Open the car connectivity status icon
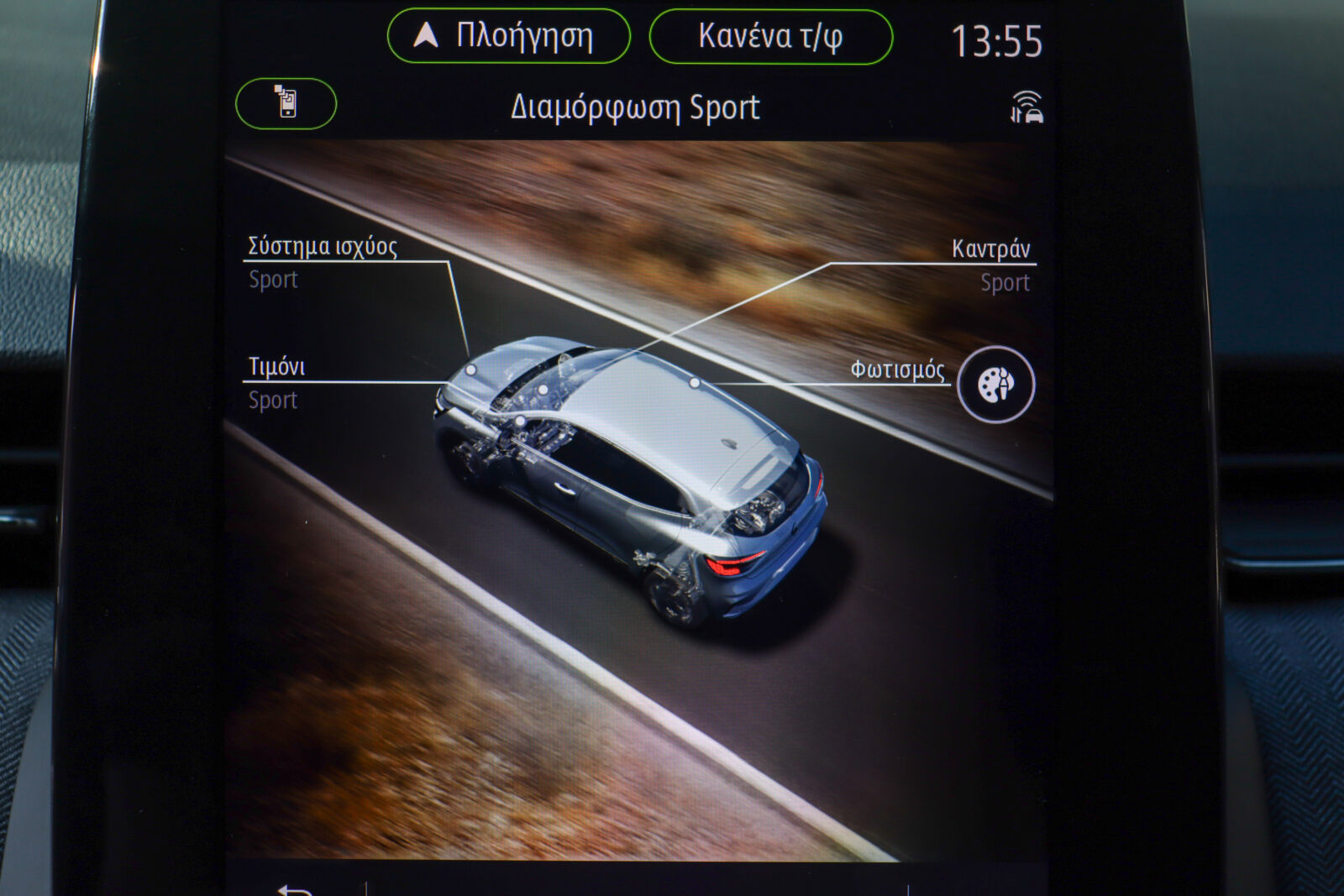The image size is (1344, 896). click(1026, 108)
